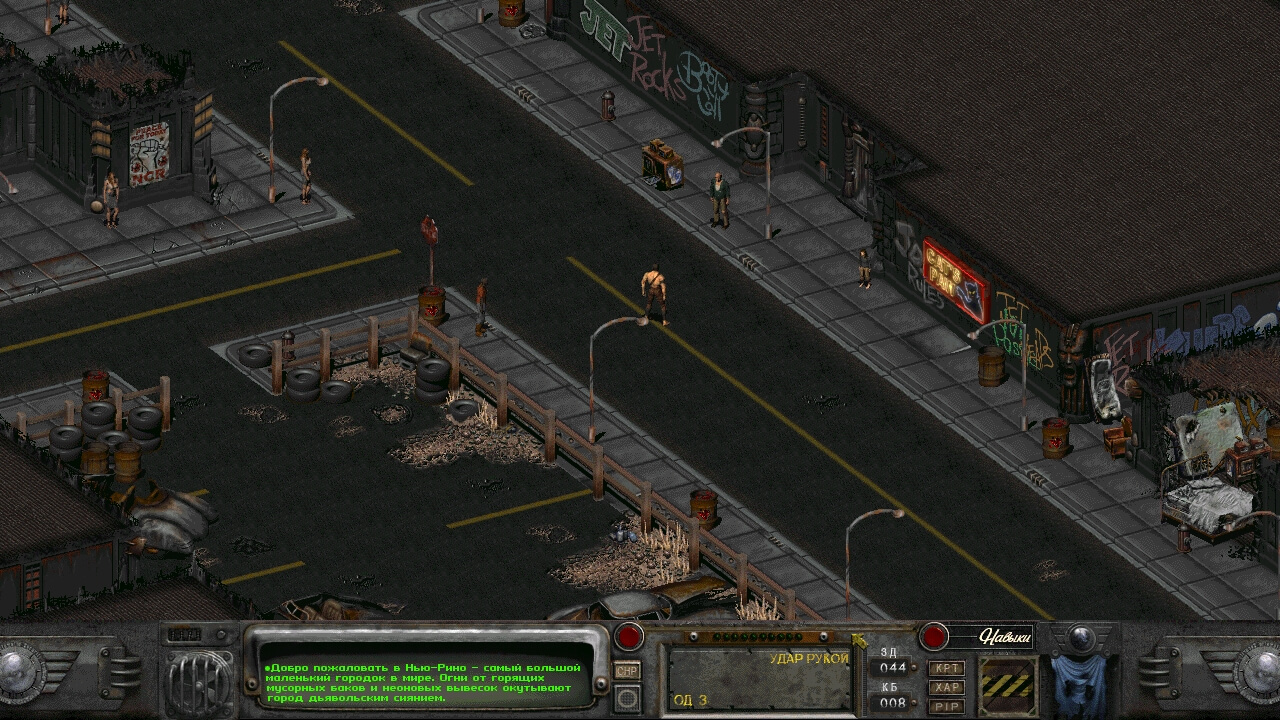The height and width of the screenshot is (720, 1280).
Task: Open the PIP-Boy
Action: 946,706
